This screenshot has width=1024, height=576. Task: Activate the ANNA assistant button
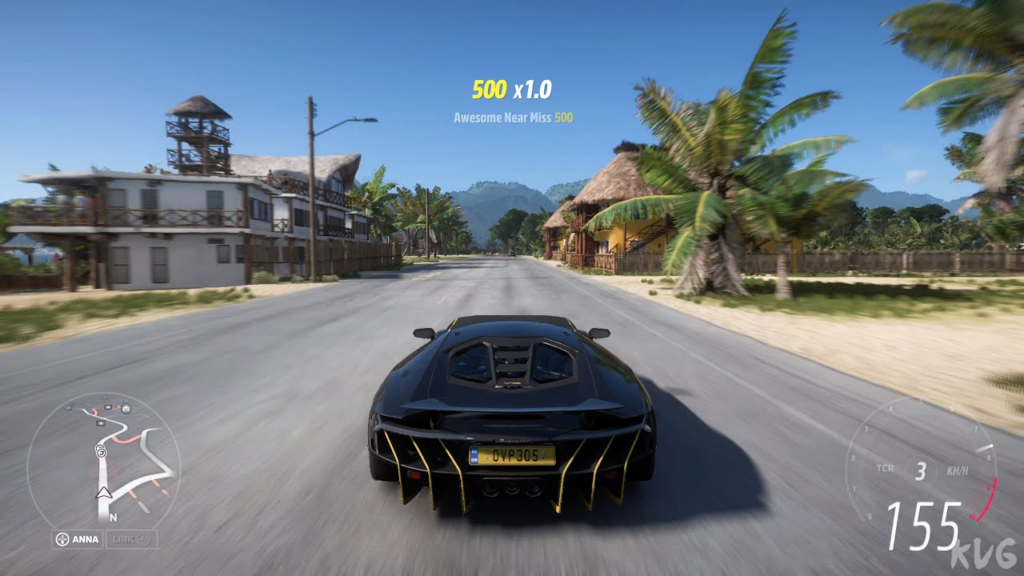pyautogui.click(x=78, y=540)
